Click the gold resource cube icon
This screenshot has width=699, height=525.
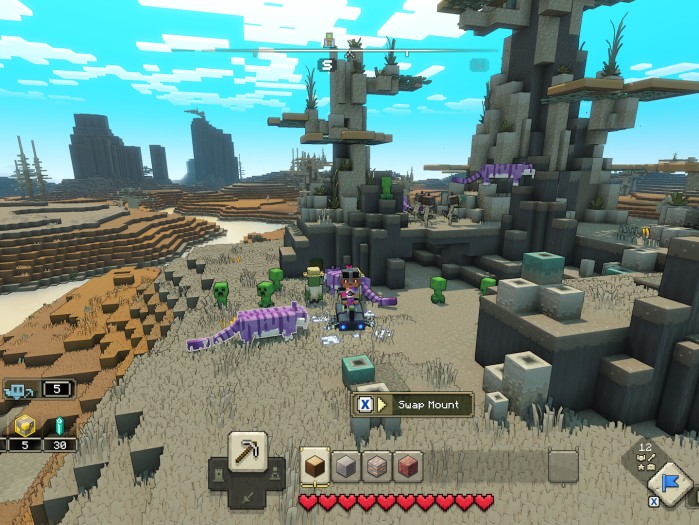coord(23,425)
